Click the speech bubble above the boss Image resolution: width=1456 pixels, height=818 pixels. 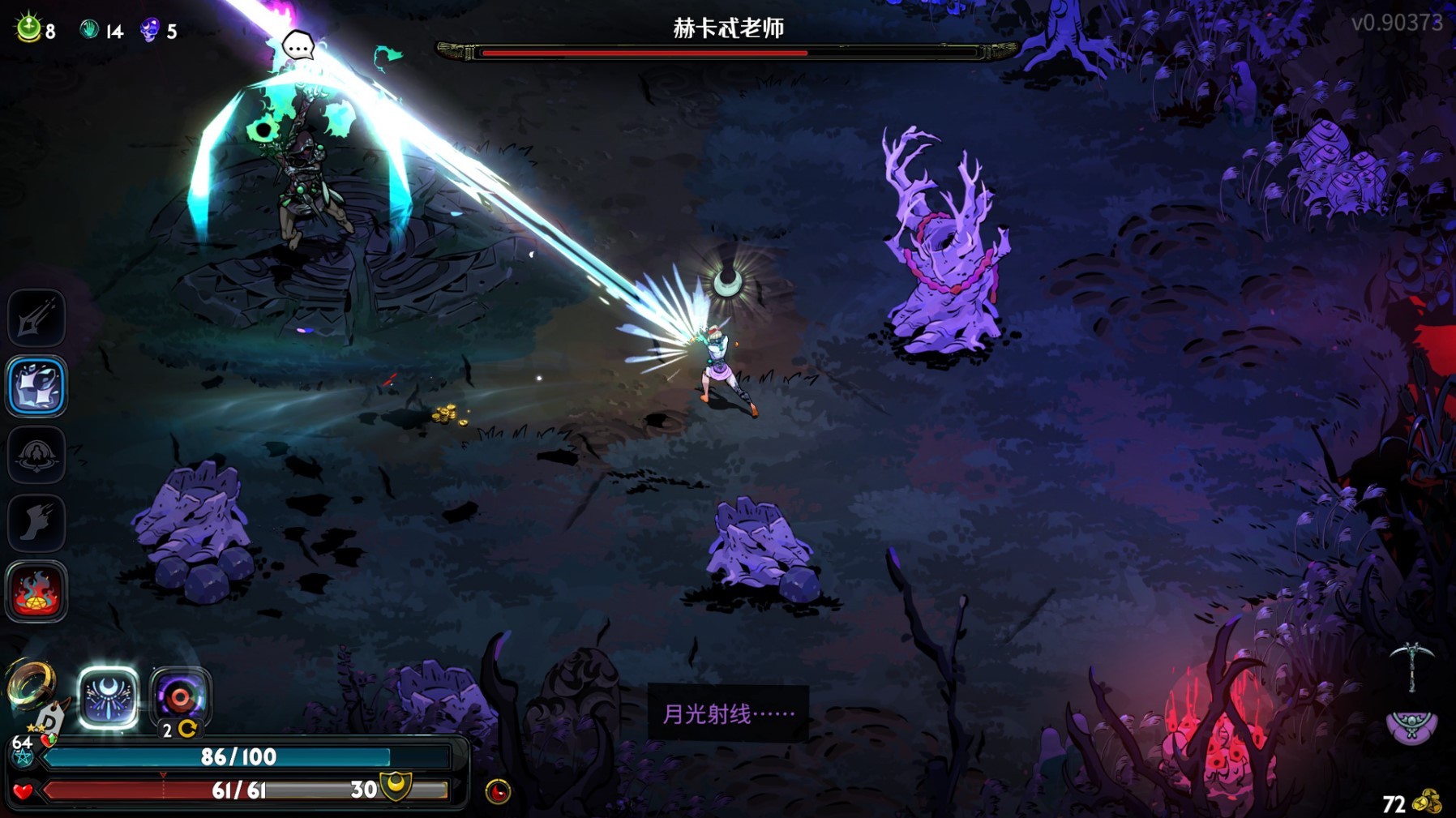coord(298,45)
